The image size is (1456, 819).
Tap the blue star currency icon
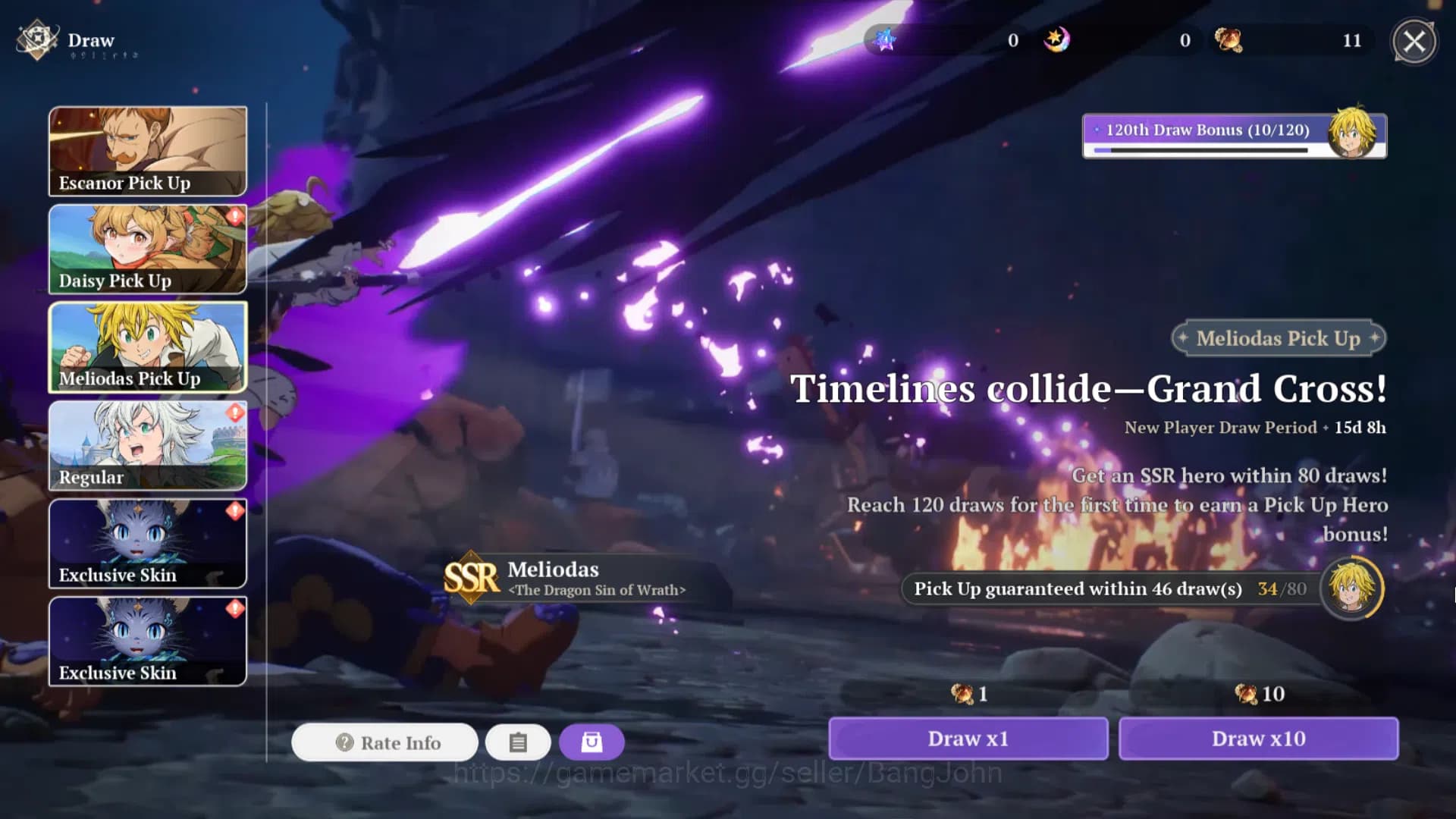pyautogui.click(x=885, y=40)
